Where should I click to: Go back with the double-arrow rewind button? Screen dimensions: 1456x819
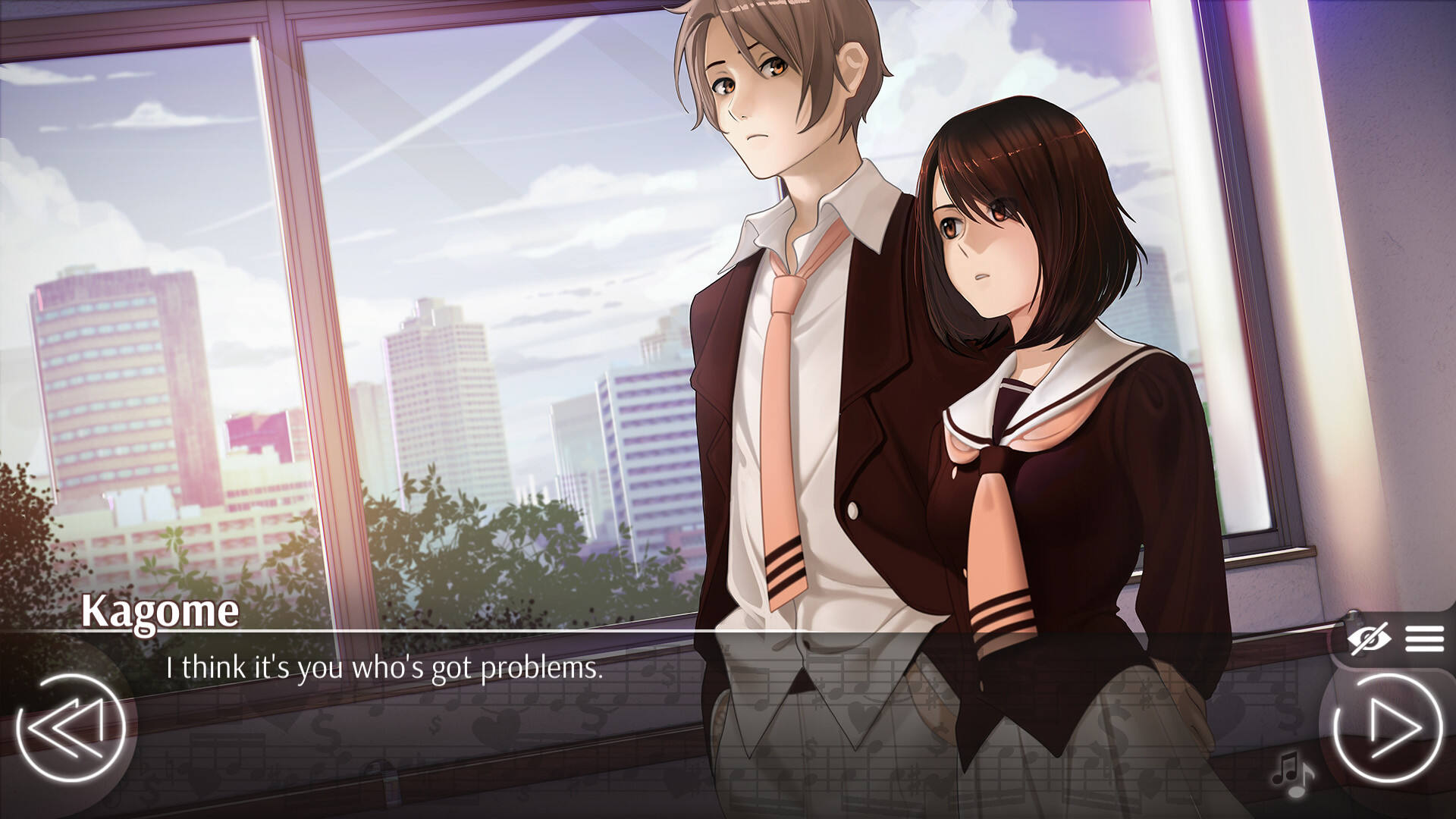70,729
